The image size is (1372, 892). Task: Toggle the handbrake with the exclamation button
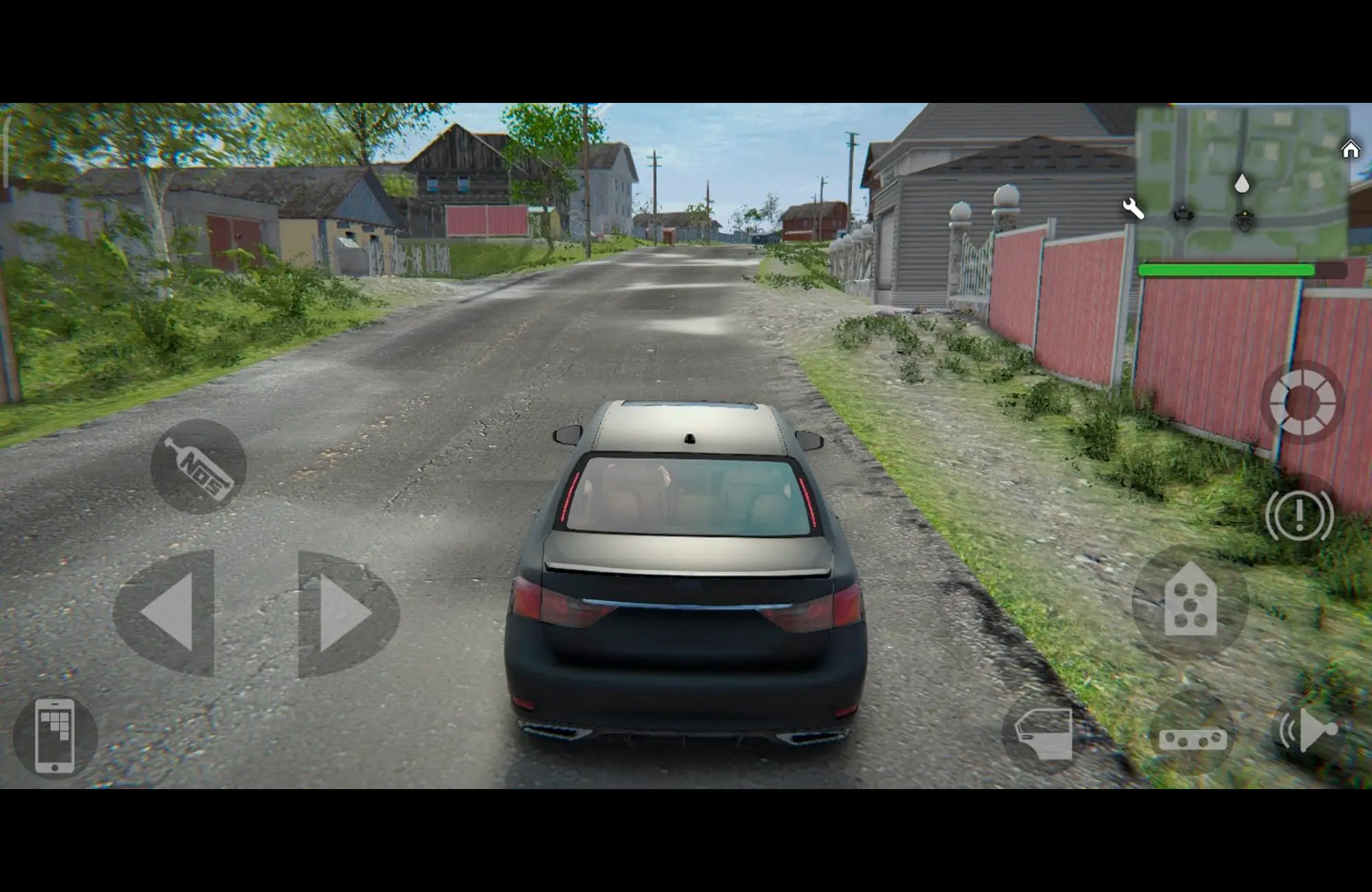[x=1300, y=515]
